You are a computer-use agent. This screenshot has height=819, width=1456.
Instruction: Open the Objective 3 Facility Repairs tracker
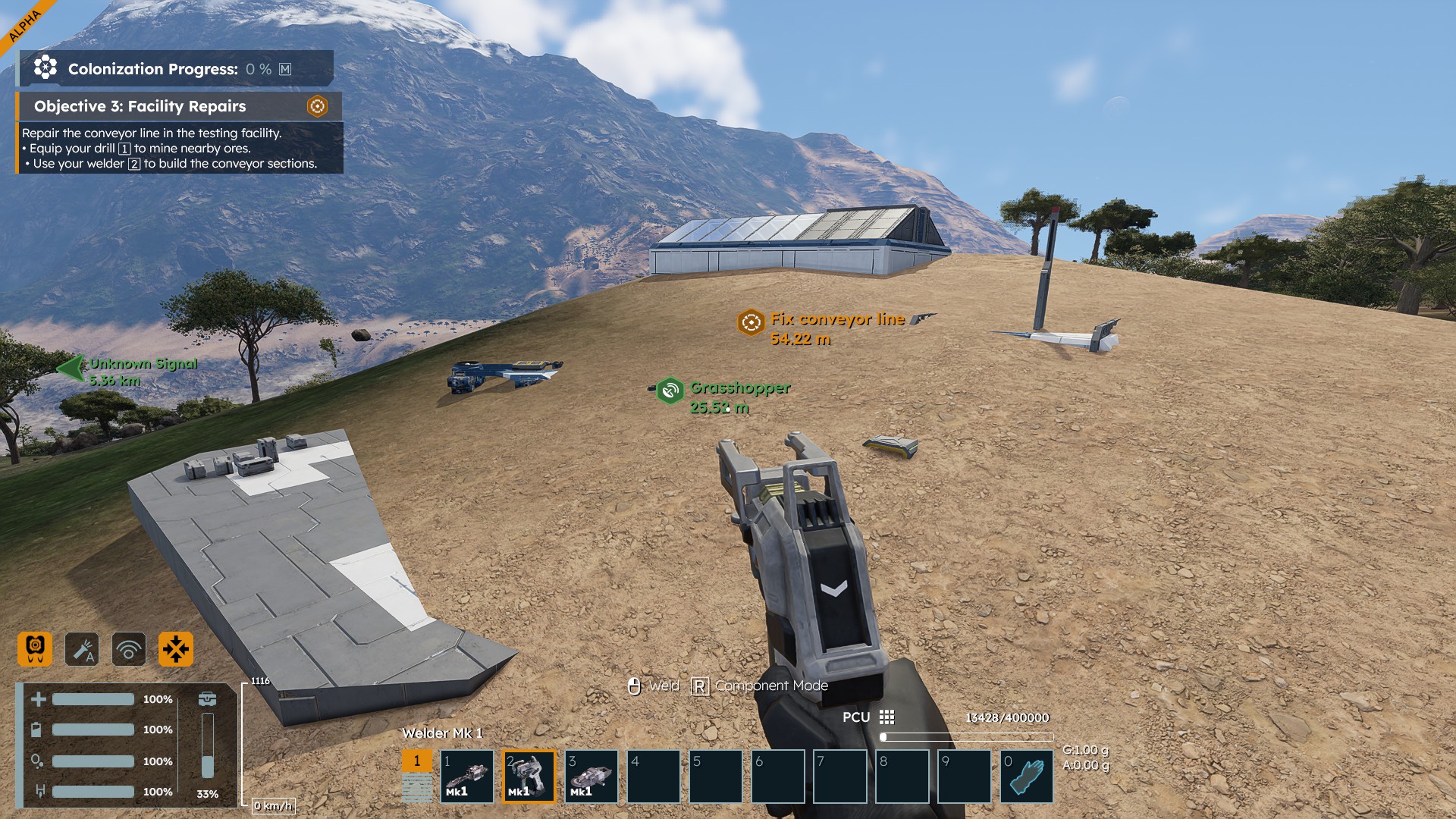140,106
